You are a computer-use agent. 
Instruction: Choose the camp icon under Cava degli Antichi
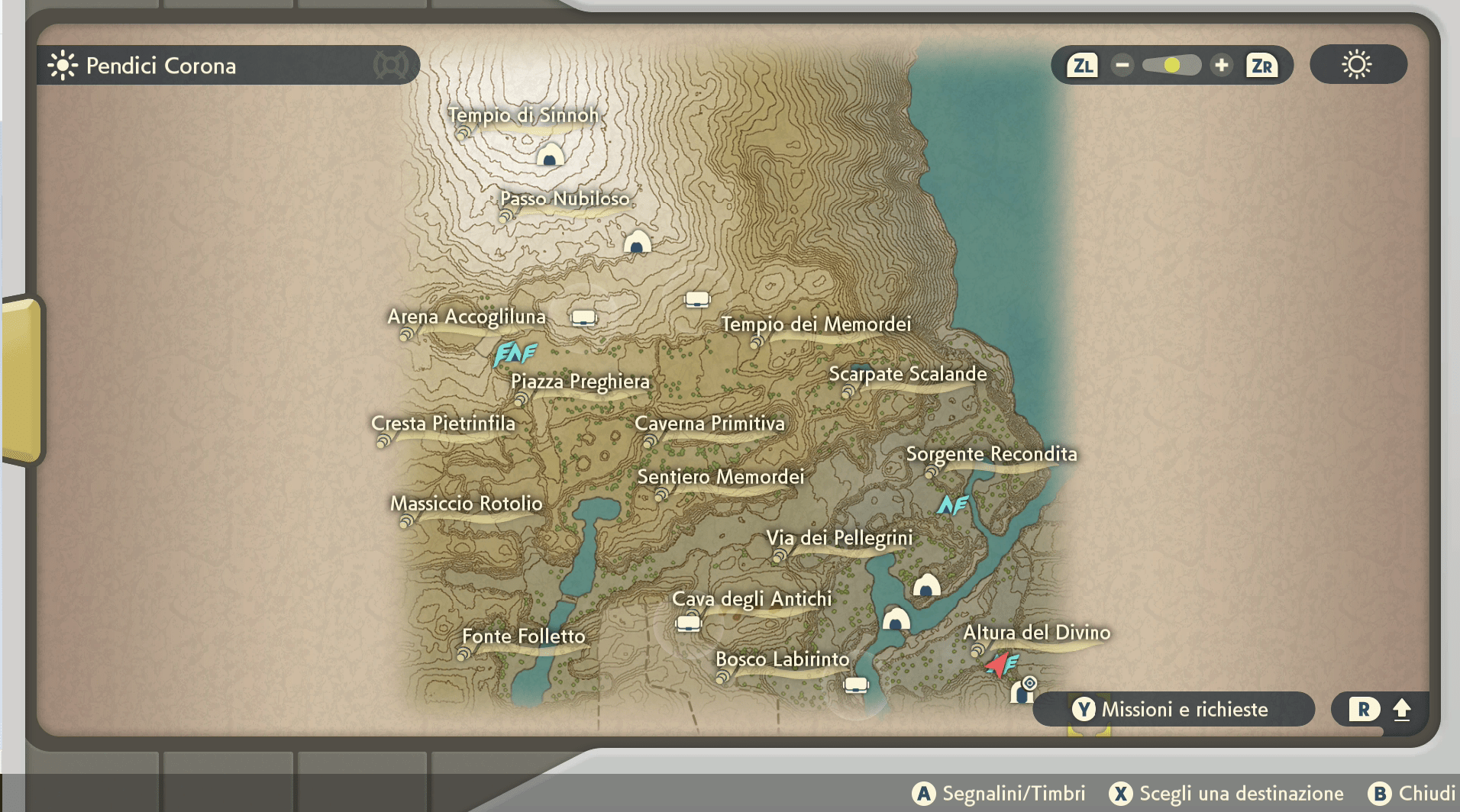point(688,624)
